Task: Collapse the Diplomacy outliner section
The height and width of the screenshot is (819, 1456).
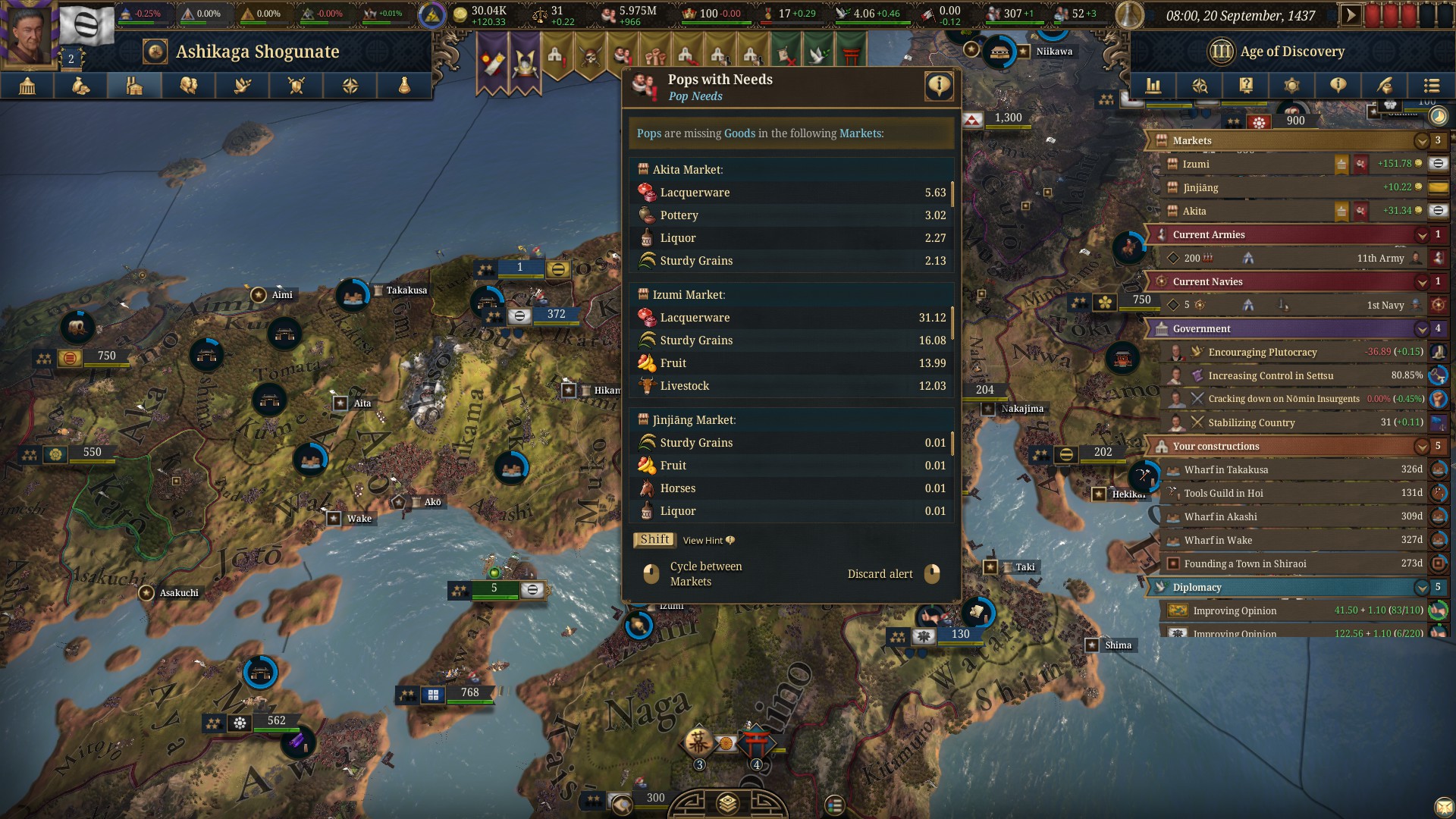Action: pos(1421,588)
